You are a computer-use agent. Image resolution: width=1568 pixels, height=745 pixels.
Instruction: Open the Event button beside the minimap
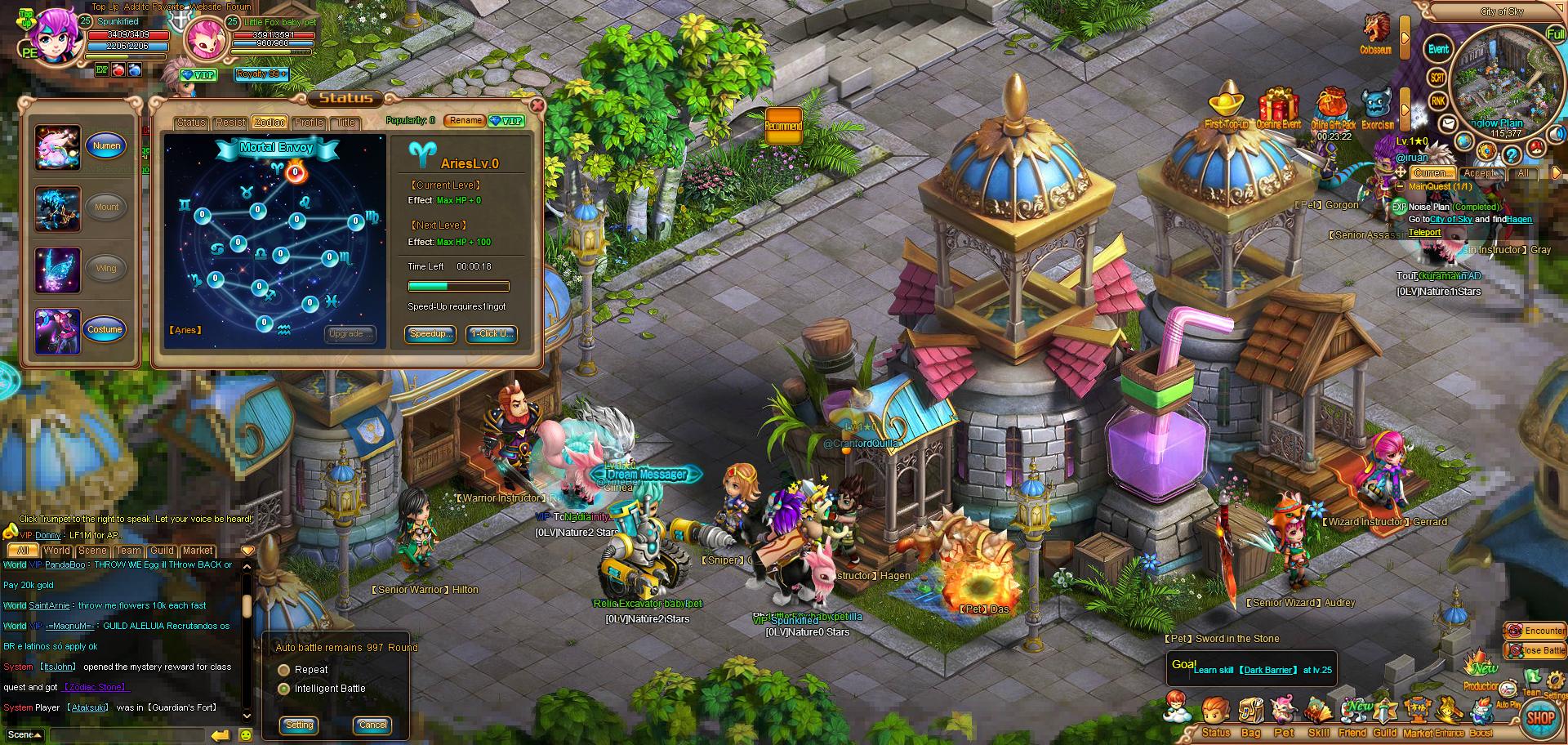(x=1438, y=50)
